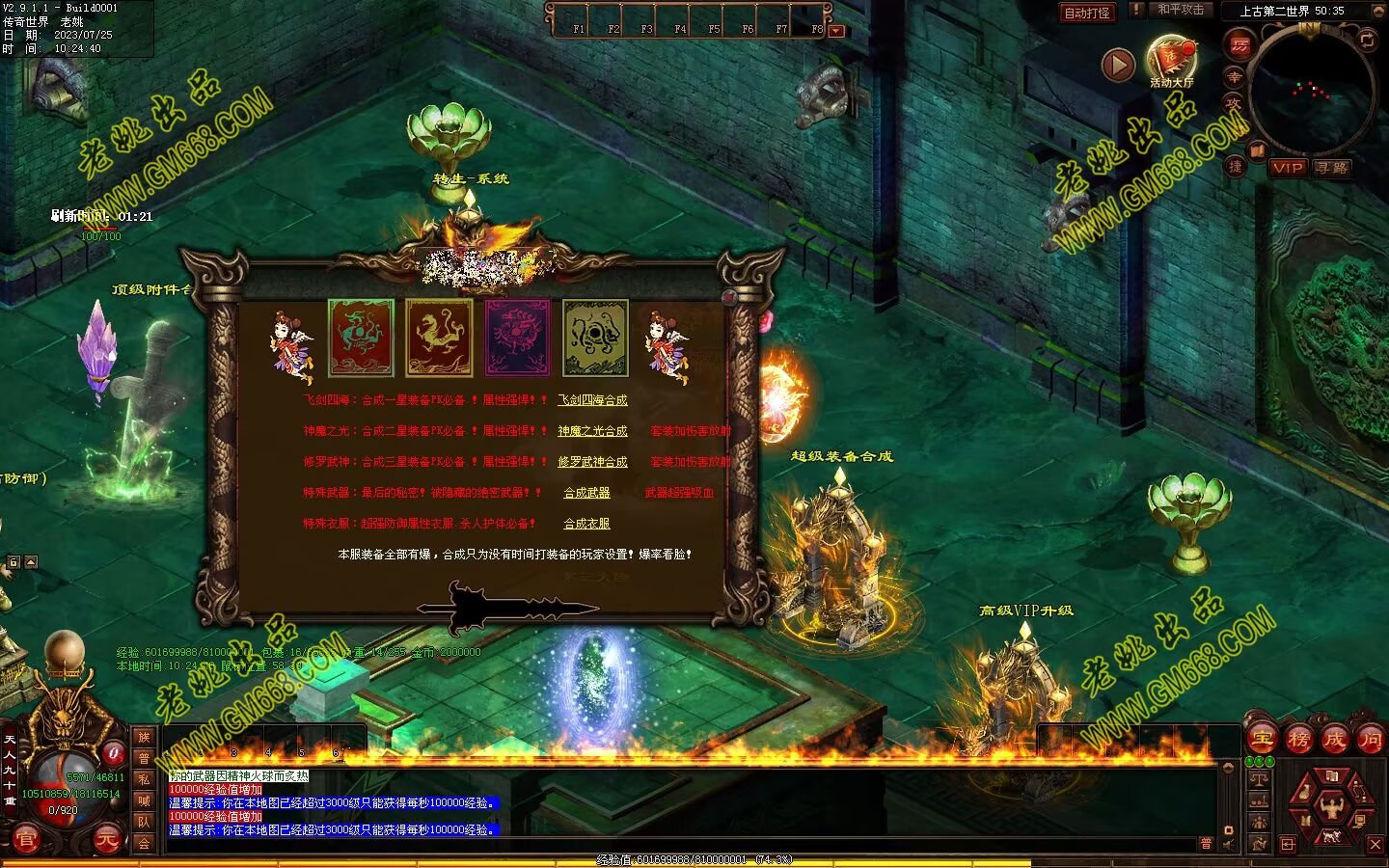Show the 榜 rankings round button

(1298, 740)
